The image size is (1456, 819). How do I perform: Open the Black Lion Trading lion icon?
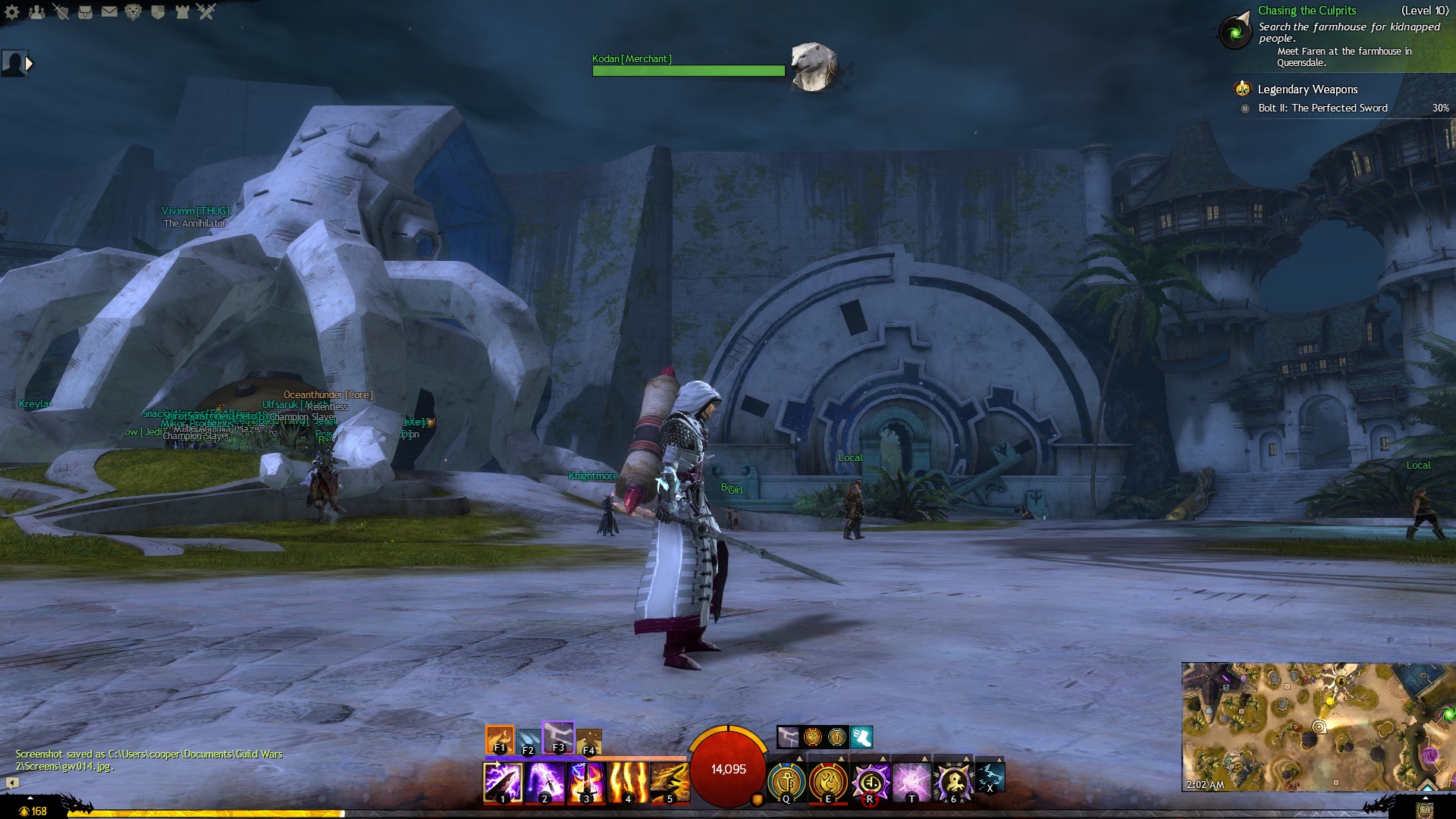pyautogui.click(x=133, y=12)
